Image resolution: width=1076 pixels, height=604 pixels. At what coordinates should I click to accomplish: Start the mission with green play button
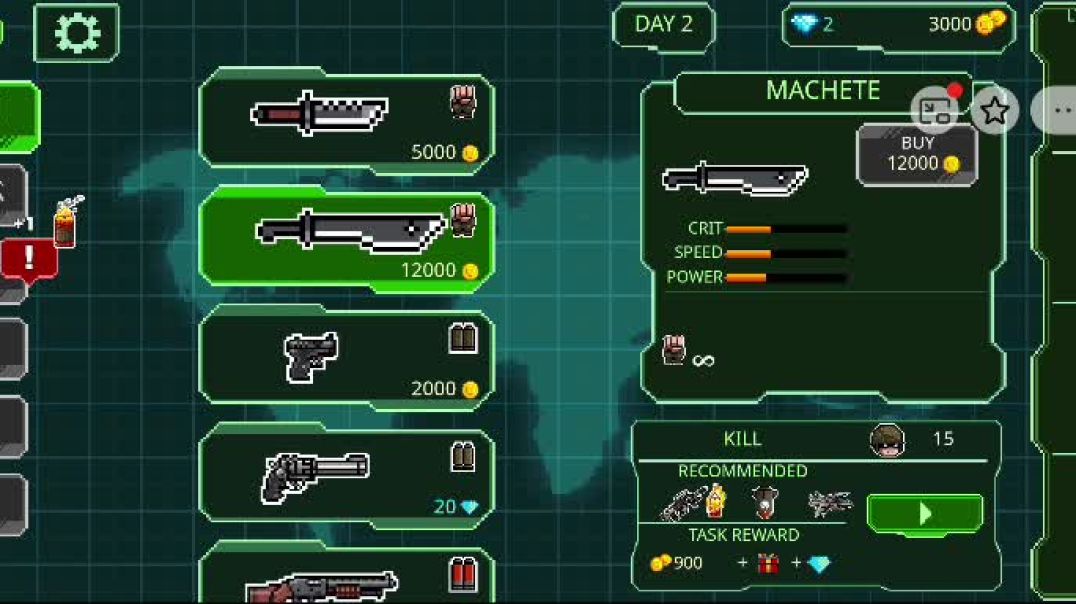pos(924,513)
